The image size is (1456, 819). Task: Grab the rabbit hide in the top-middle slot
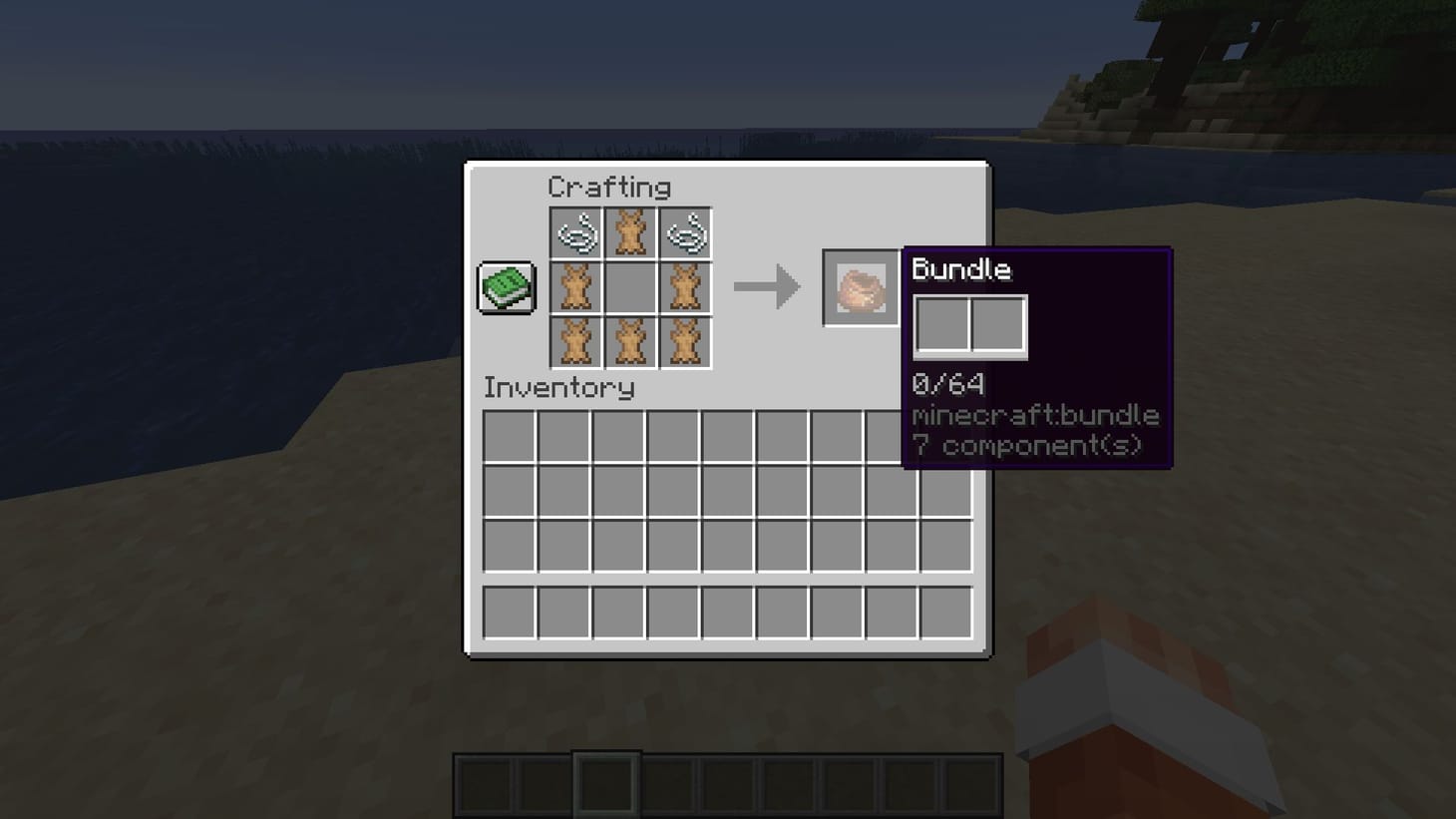coord(631,232)
